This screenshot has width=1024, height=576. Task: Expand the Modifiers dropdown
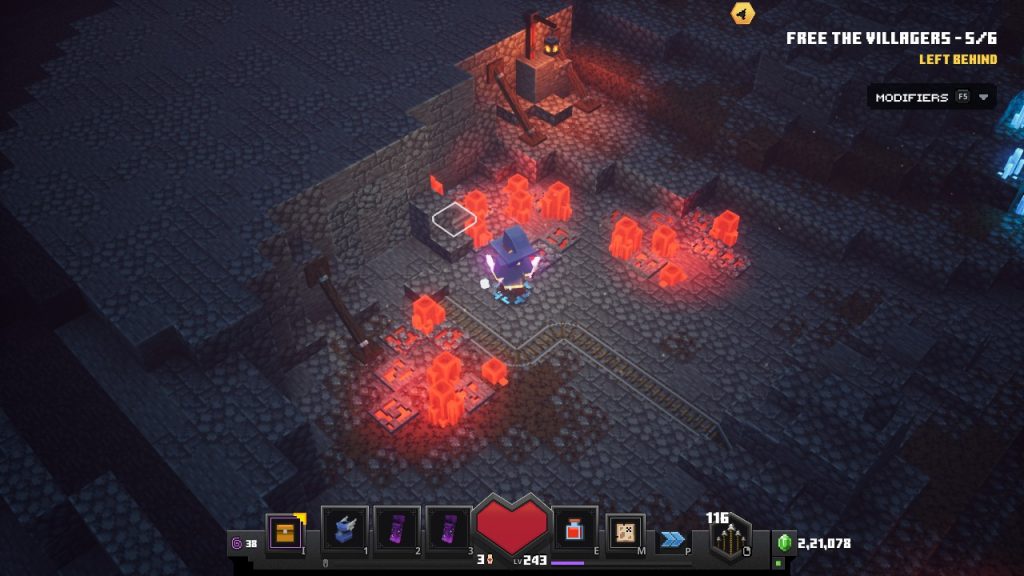931,97
